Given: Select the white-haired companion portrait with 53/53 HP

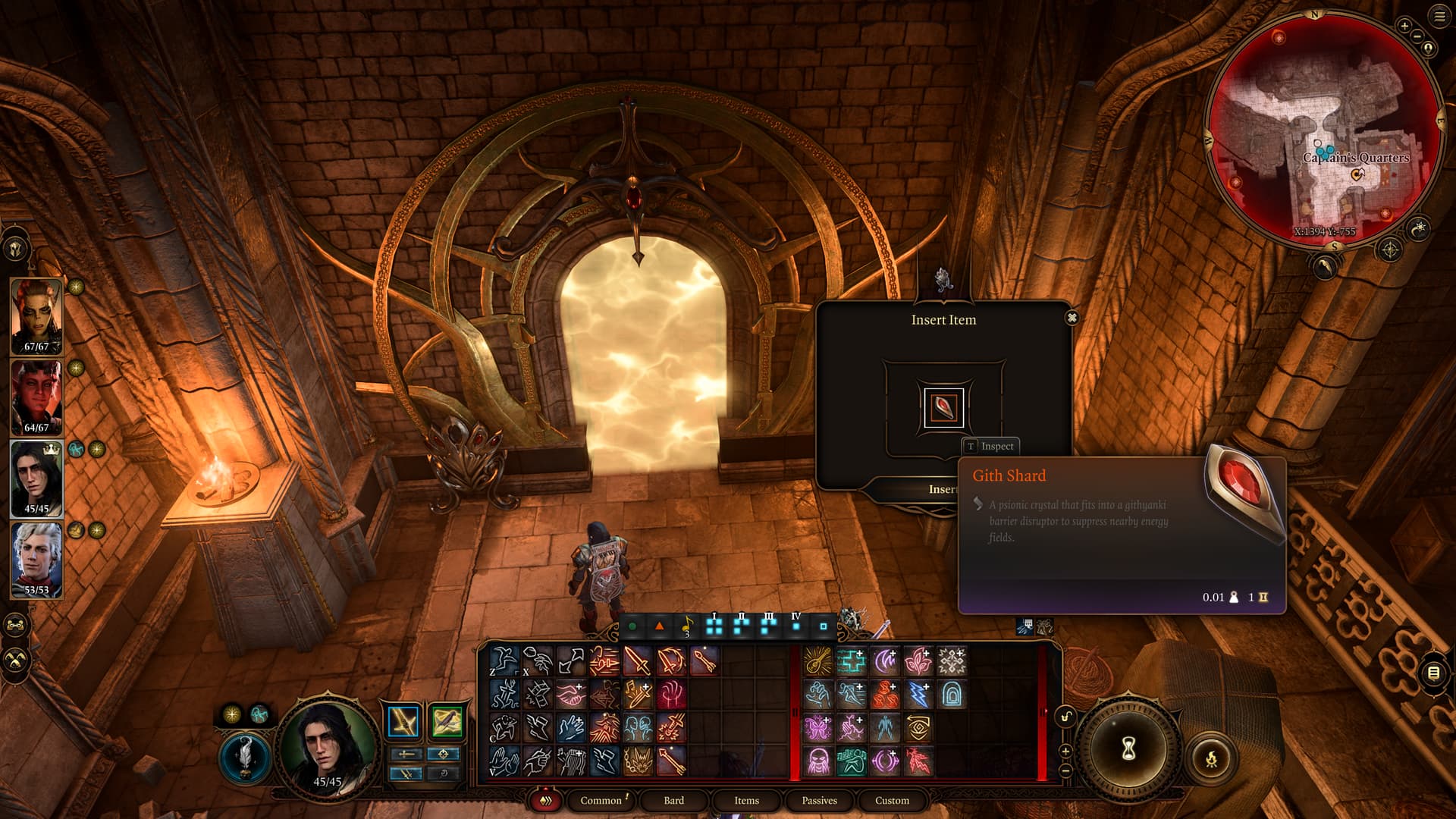Looking at the screenshot, I should point(36,560).
